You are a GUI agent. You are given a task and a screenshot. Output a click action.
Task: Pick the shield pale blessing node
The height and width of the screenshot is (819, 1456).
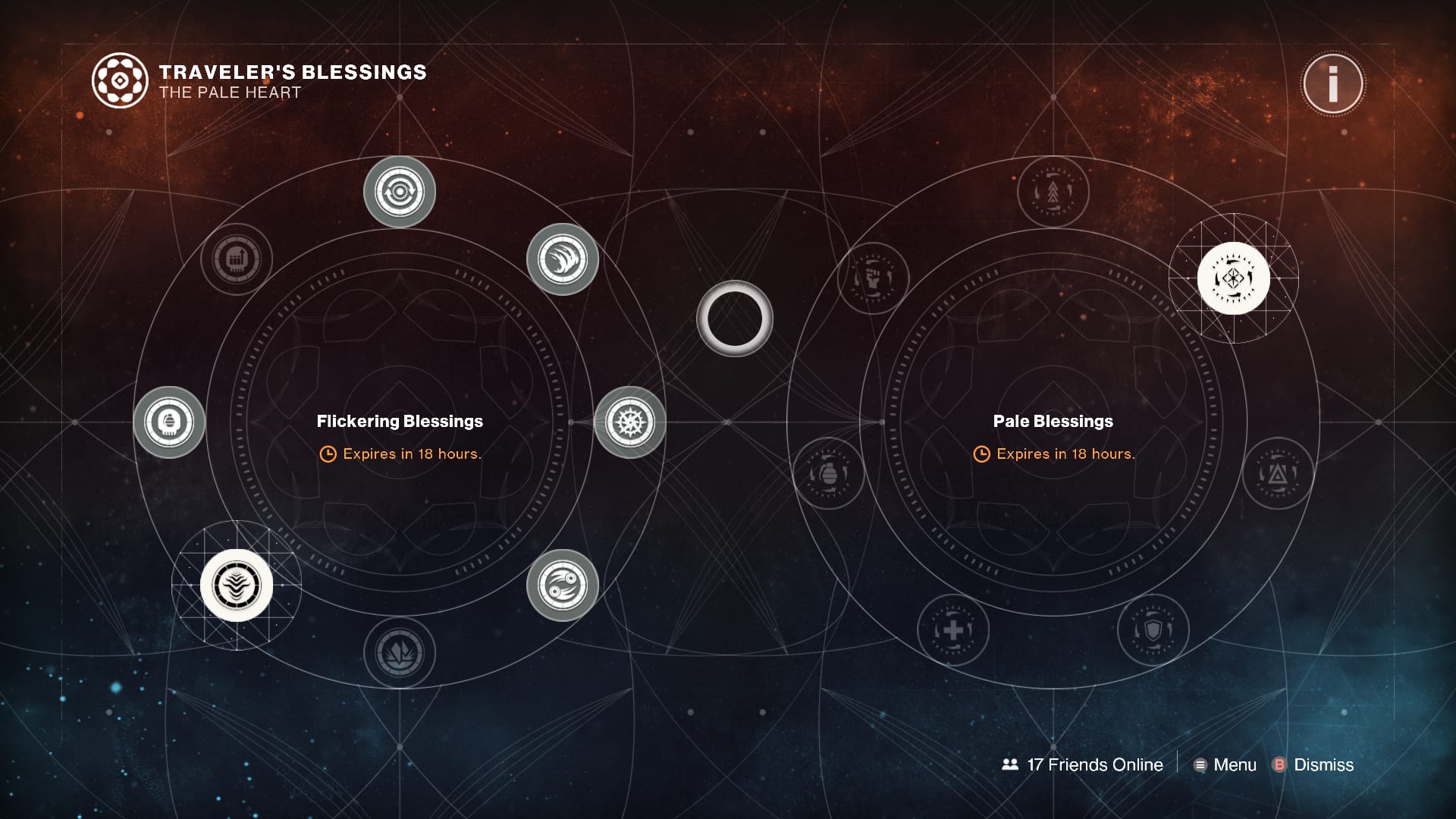point(1153,629)
